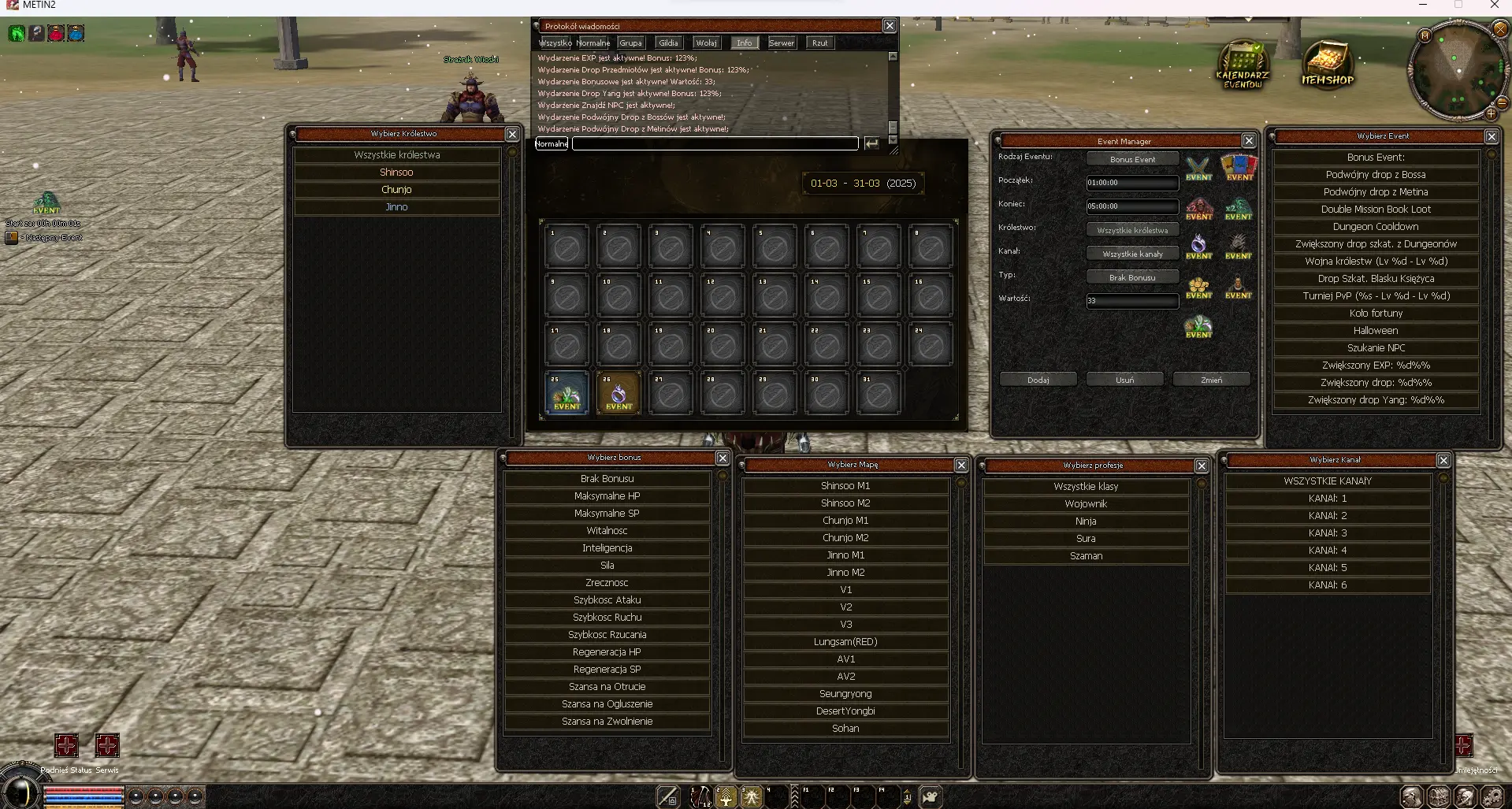Open the Kalendarz Eventów icon
This screenshot has width=1512, height=809.
[x=1243, y=65]
